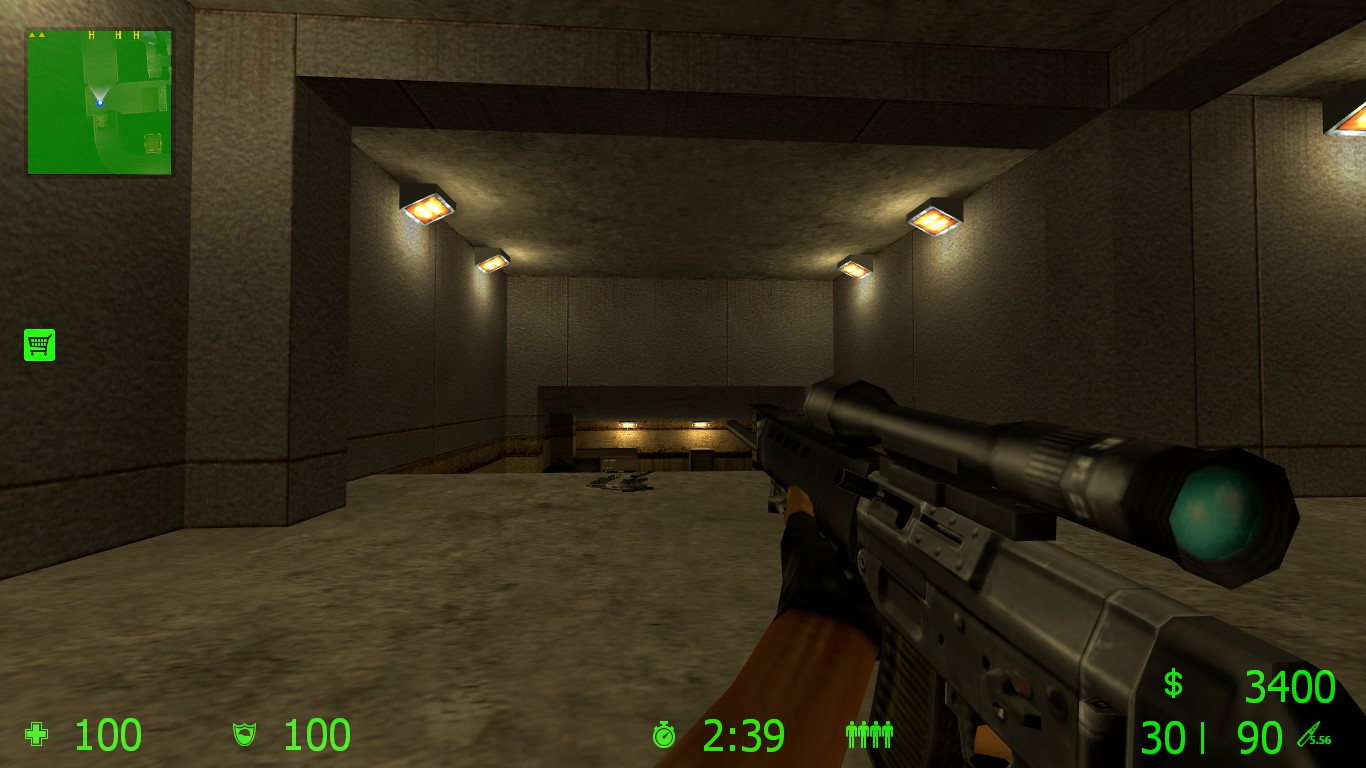The height and width of the screenshot is (768, 1366).
Task: Click the dollar sign money icon
Action: pyautogui.click(x=1172, y=686)
